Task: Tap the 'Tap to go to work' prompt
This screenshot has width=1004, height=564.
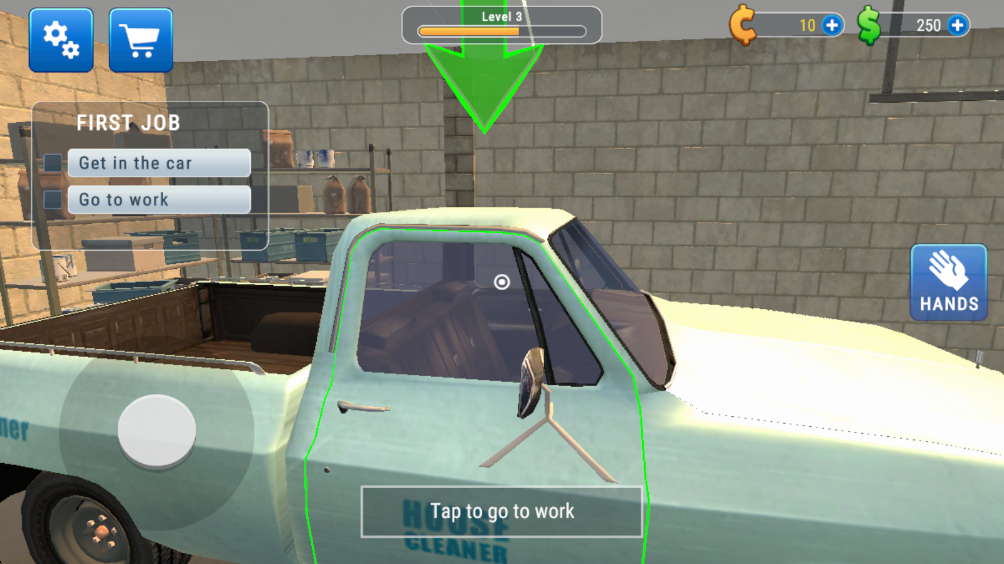Action: (x=501, y=512)
